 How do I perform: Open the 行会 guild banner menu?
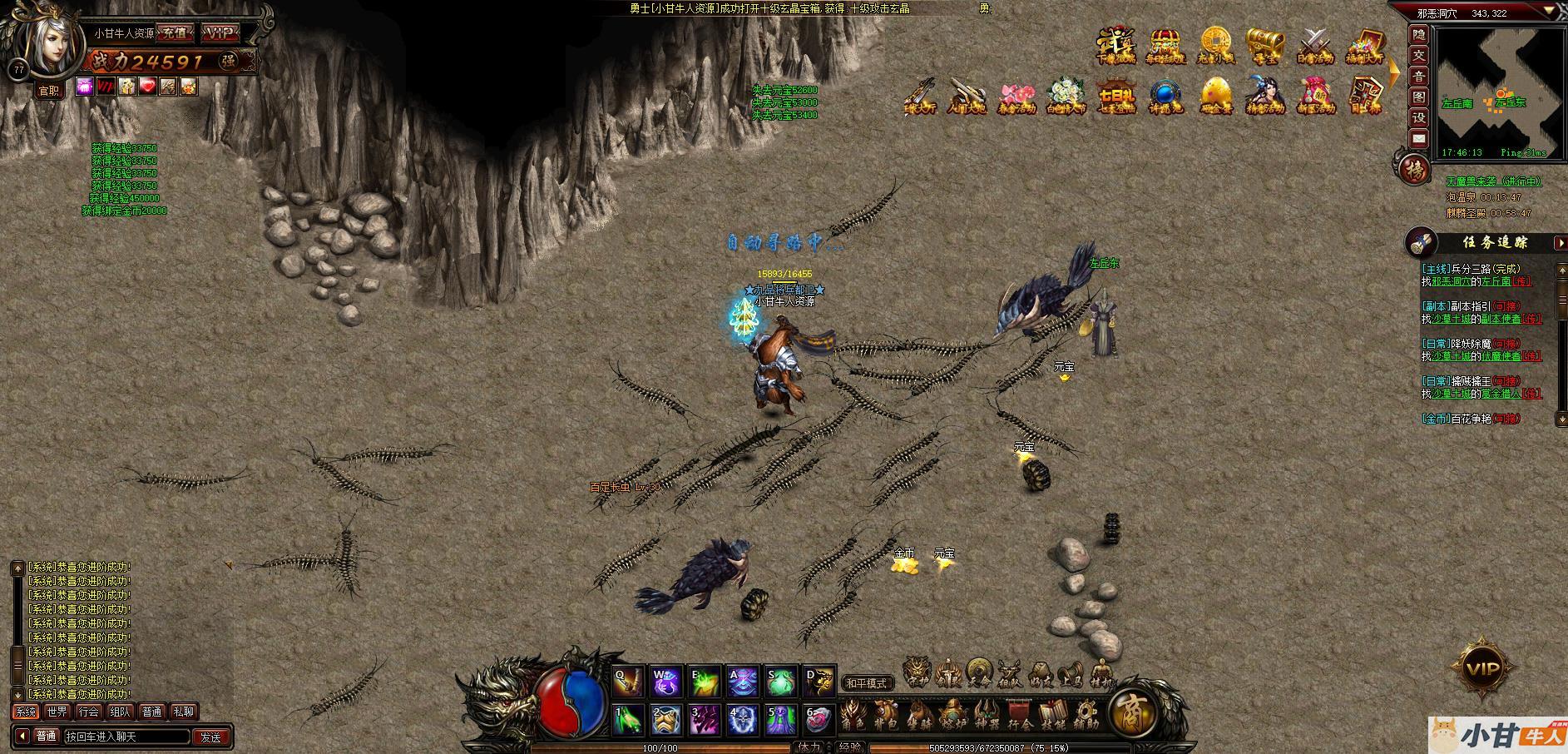pyautogui.click(x=1020, y=716)
